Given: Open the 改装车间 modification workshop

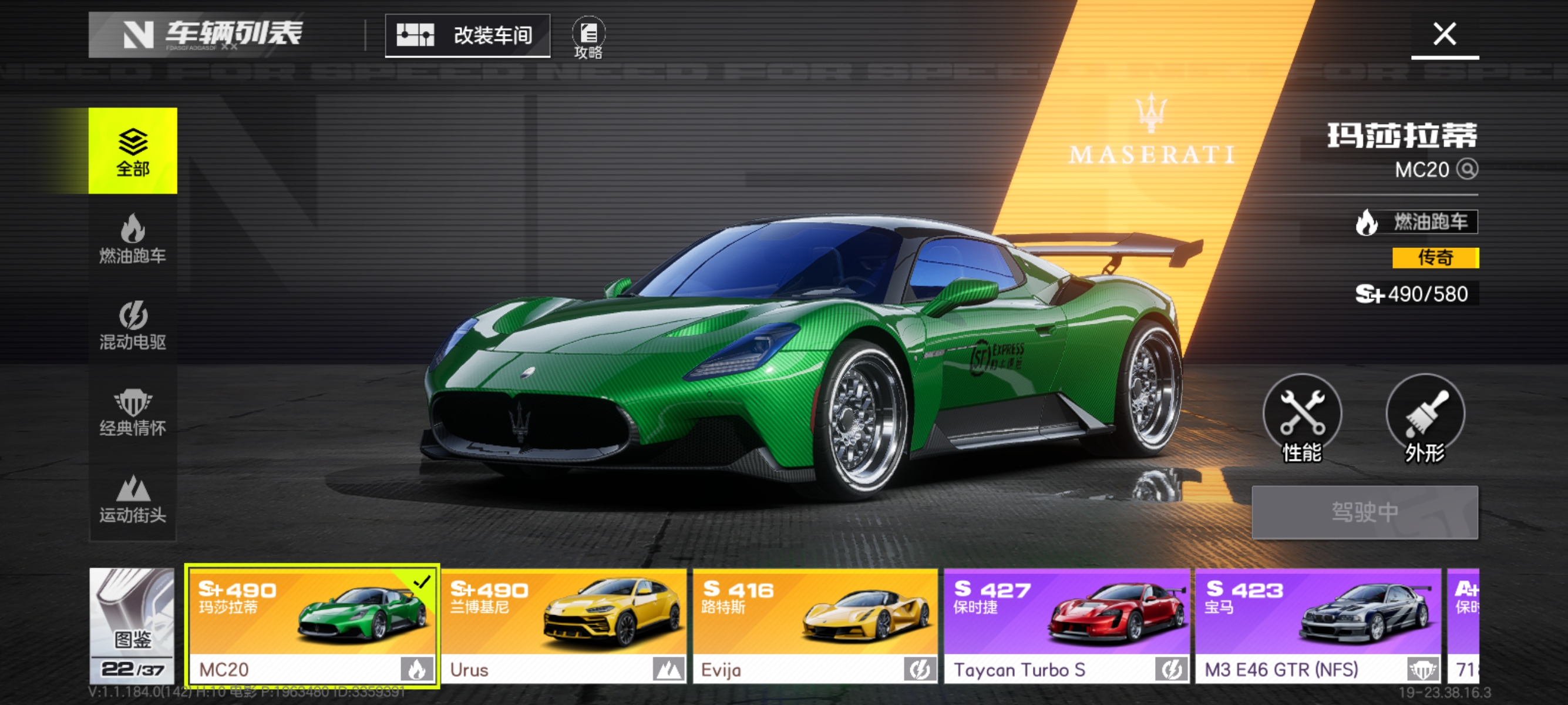Looking at the screenshot, I should [467, 35].
